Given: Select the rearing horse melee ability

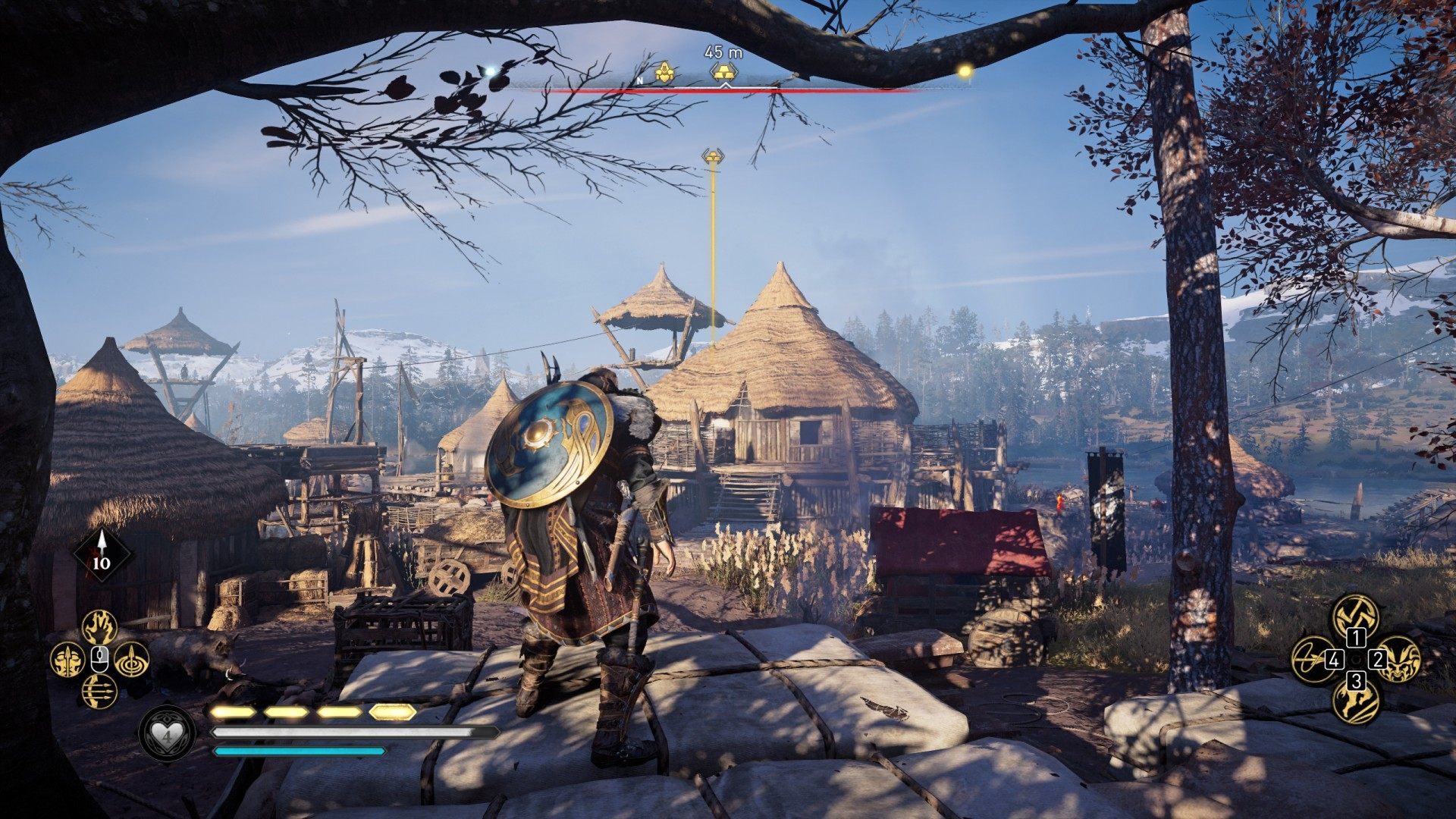Looking at the screenshot, I should pos(1355,703).
